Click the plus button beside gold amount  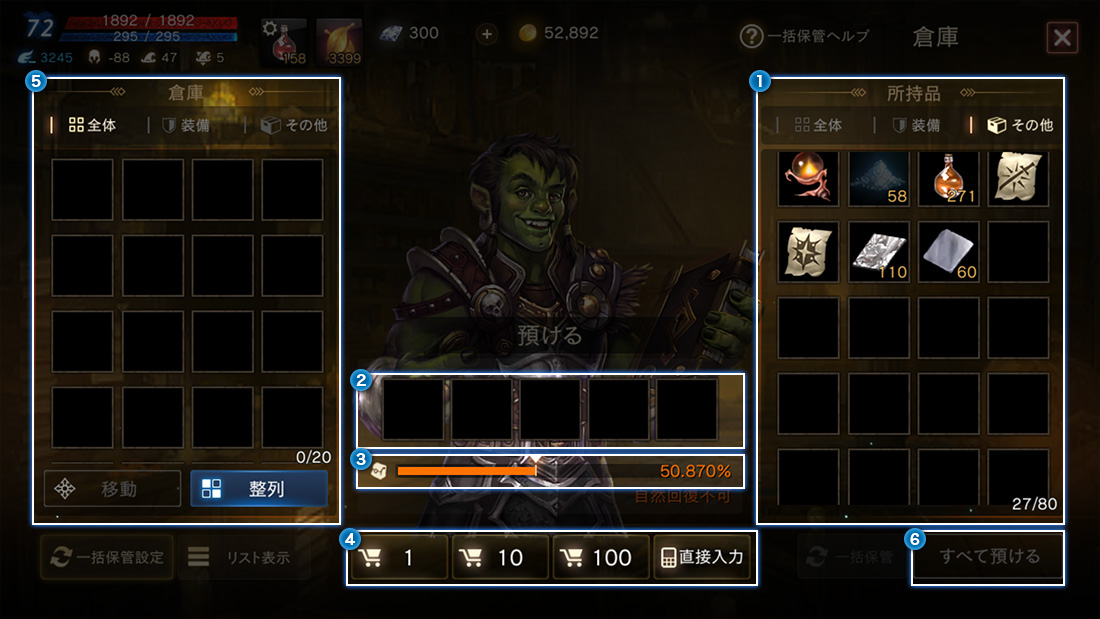click(x=487, y=34)
